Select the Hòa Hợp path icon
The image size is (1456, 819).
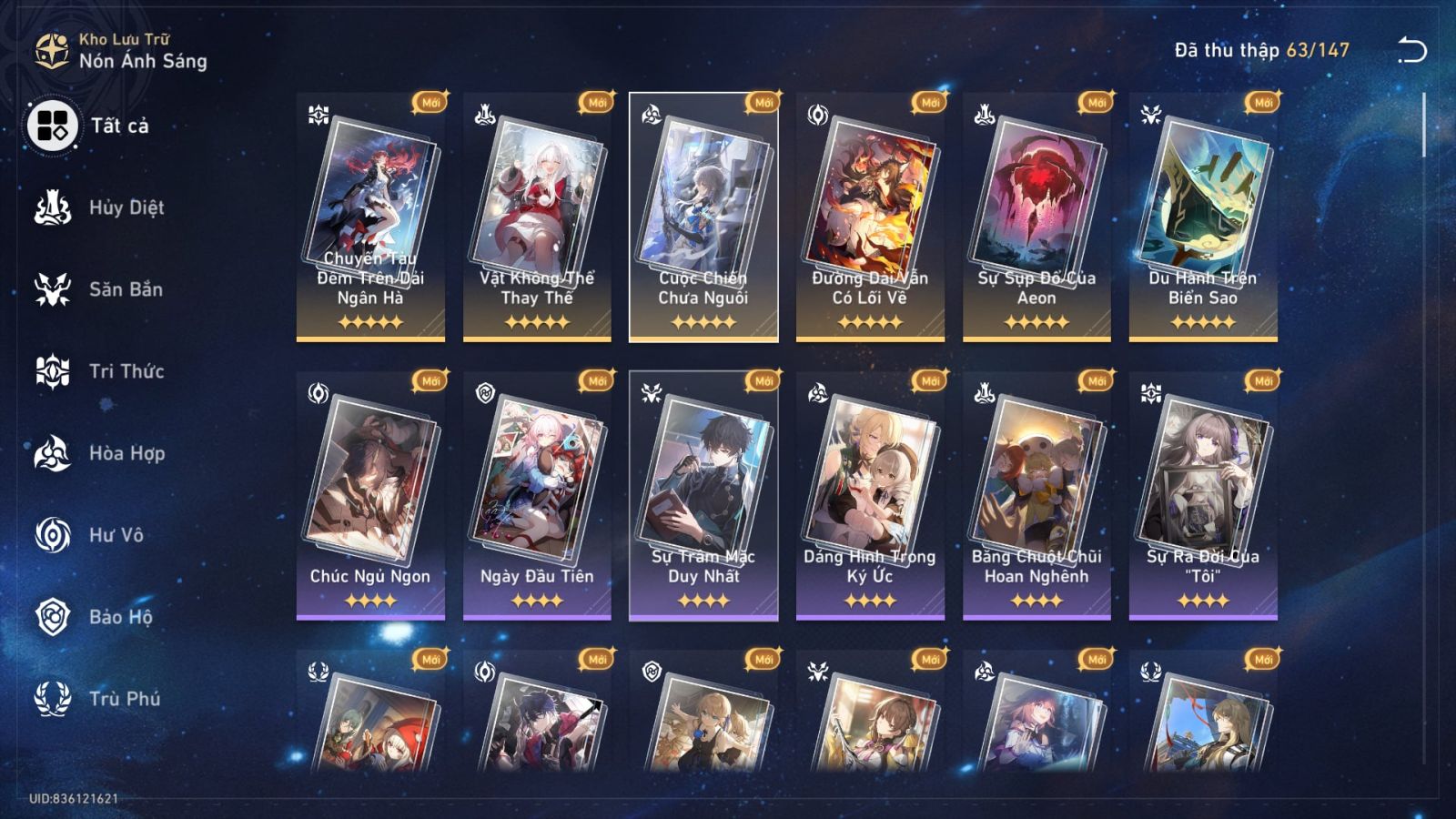click(52, 453)
